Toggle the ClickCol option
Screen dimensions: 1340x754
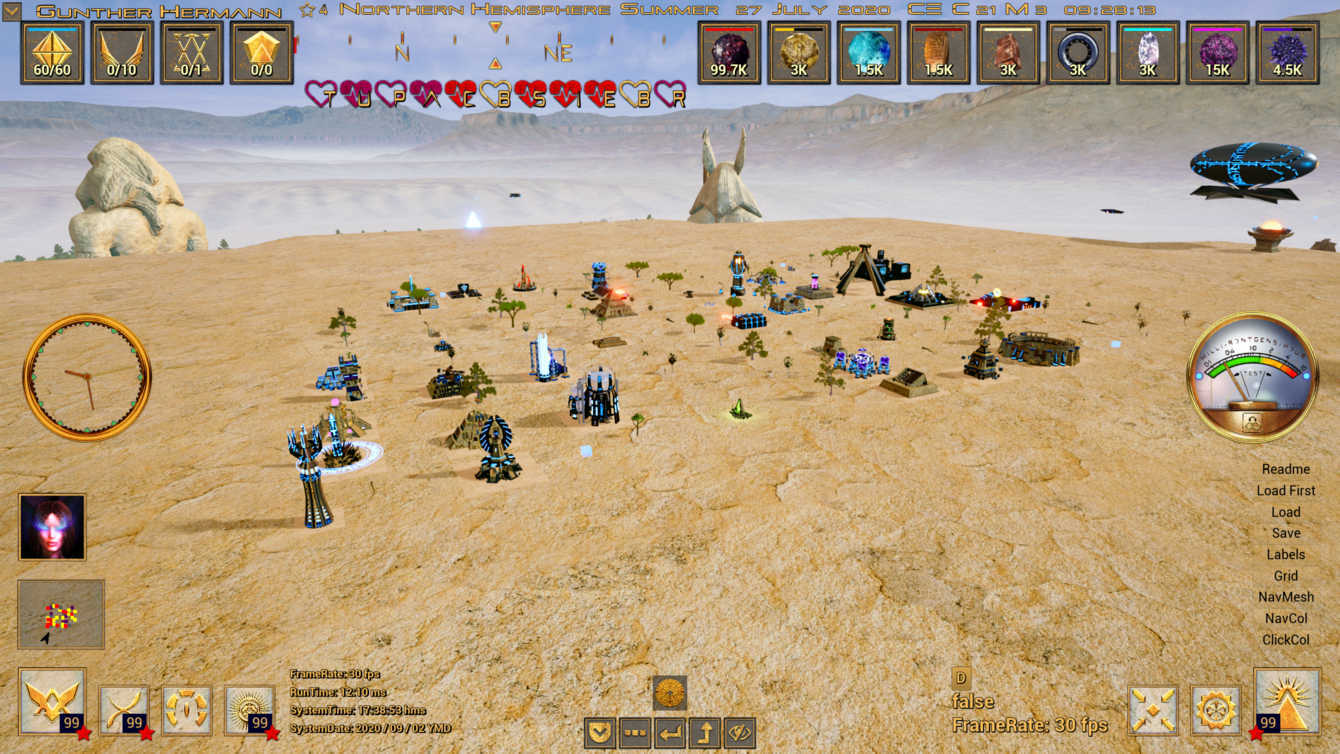pos(1285,640)
